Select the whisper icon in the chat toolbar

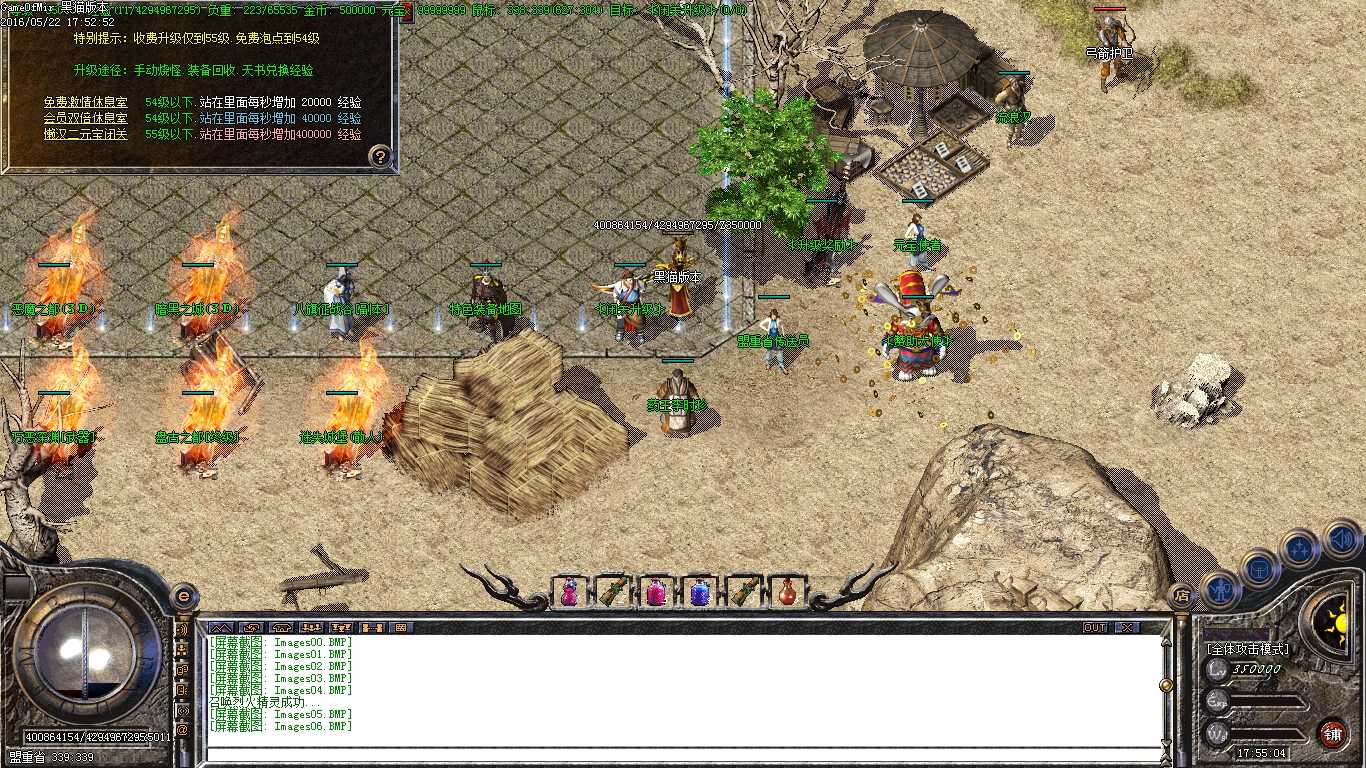pyautogui.click(x=251, y=628)
